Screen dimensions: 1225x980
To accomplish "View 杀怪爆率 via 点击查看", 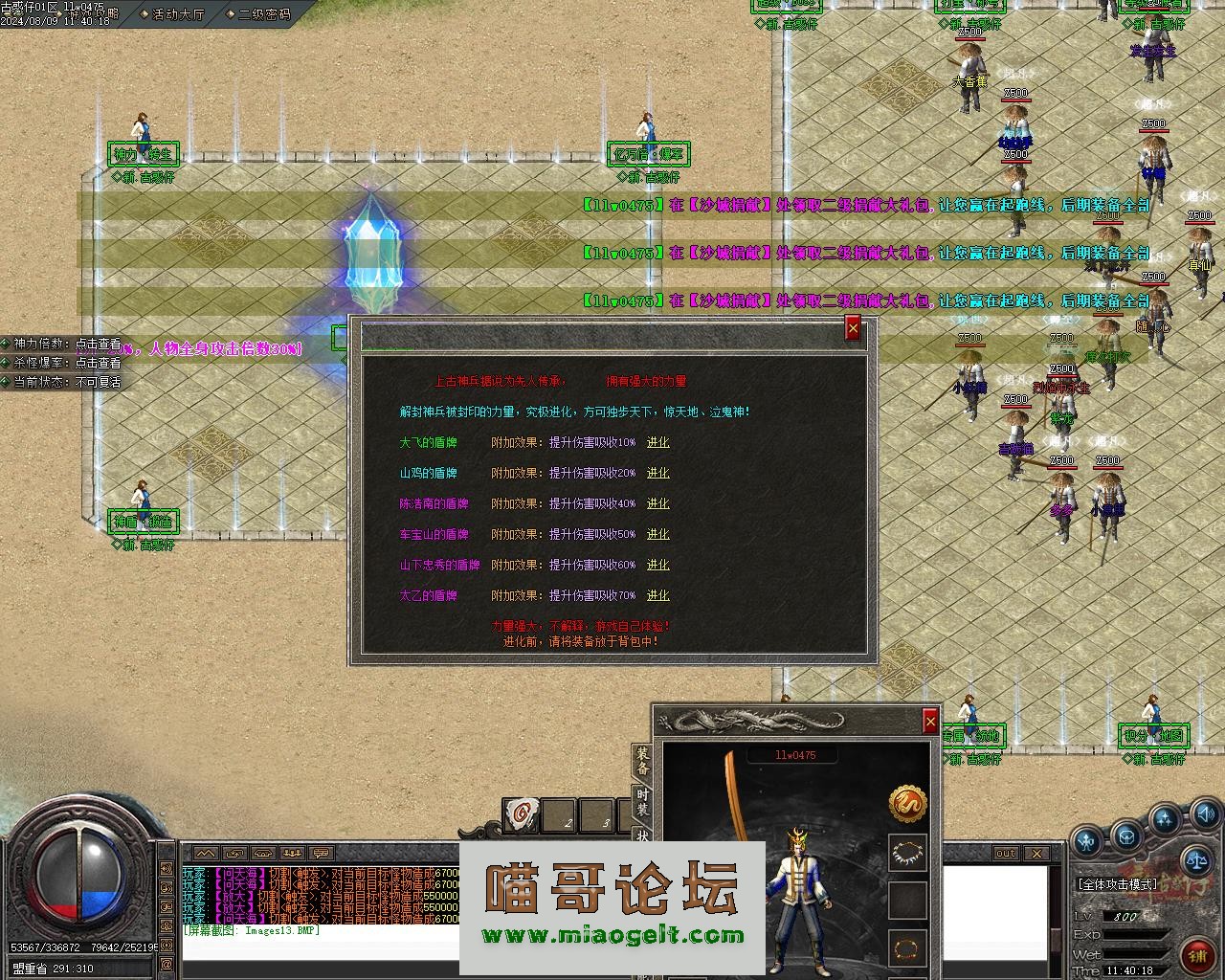I will [x=99, y=363].
